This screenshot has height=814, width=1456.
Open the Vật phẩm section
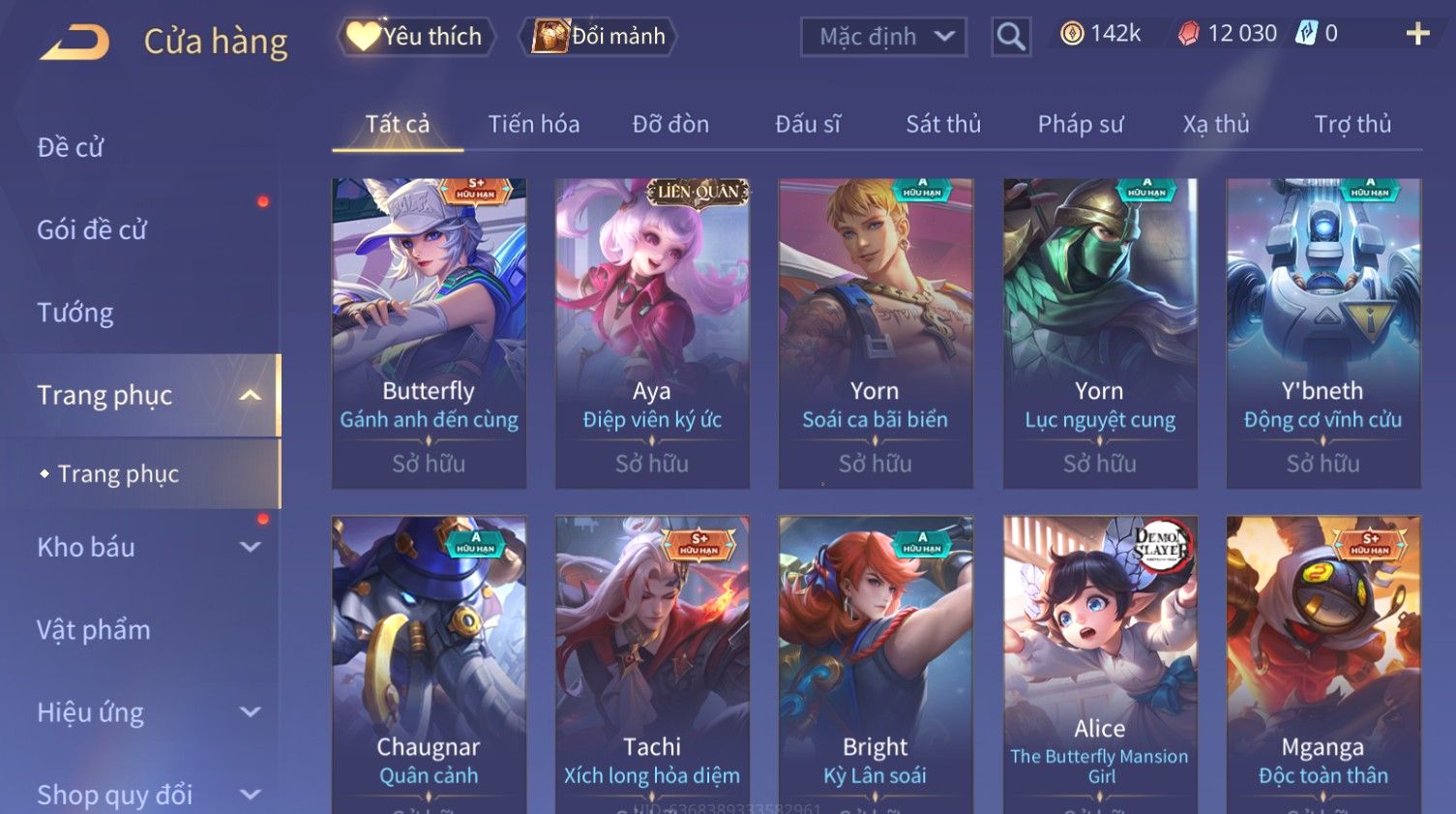[x=94, y=630]
